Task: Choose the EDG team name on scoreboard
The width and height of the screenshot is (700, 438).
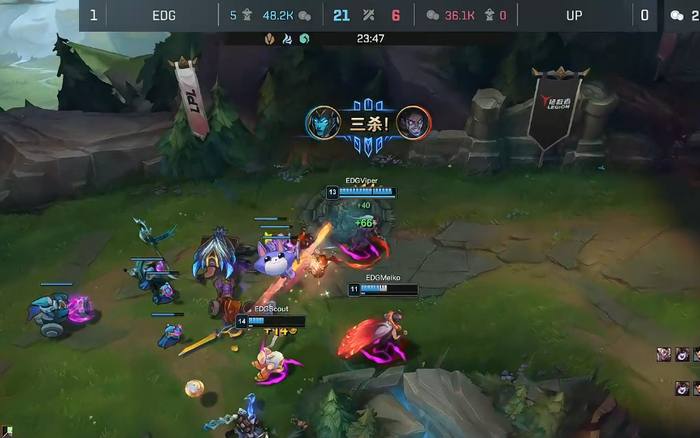Action: (164, 15)
